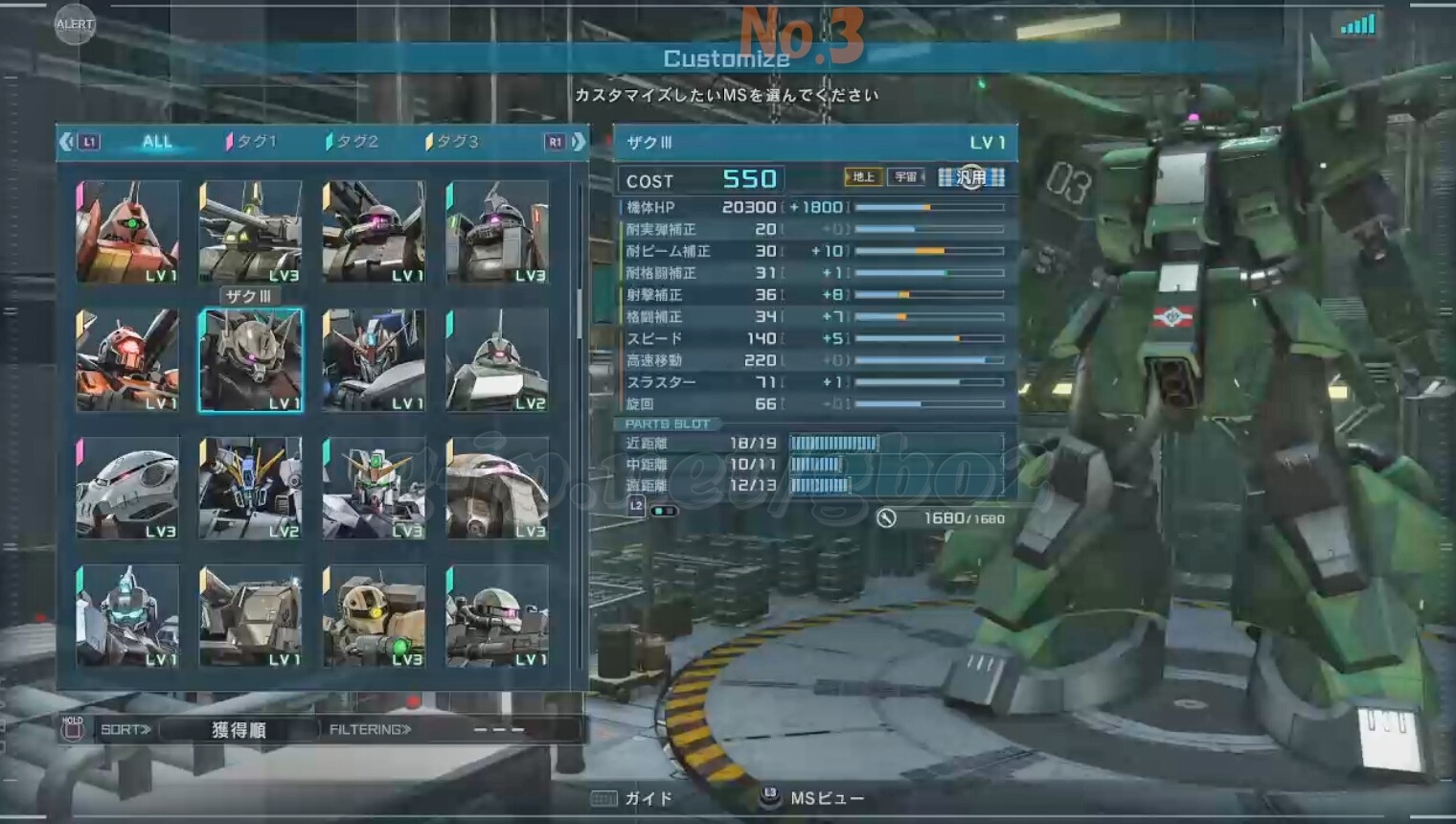Open the MSビュー viewer
The image size is (1456, 824).
[x=813, y=798]
